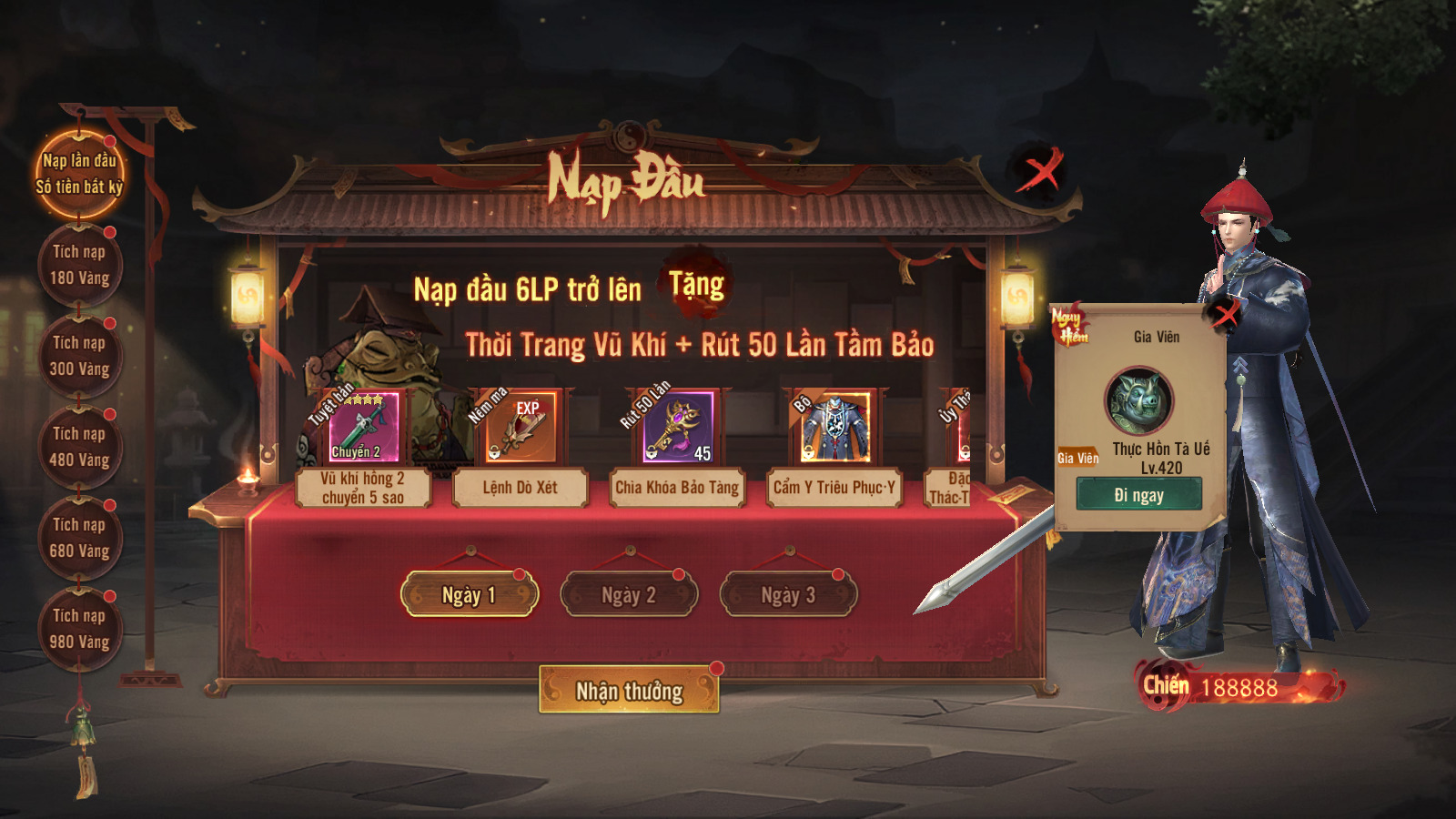Switch to Tích nạp 680 Vàng
Screen dimensions: 1456x819
click(79, 538)
